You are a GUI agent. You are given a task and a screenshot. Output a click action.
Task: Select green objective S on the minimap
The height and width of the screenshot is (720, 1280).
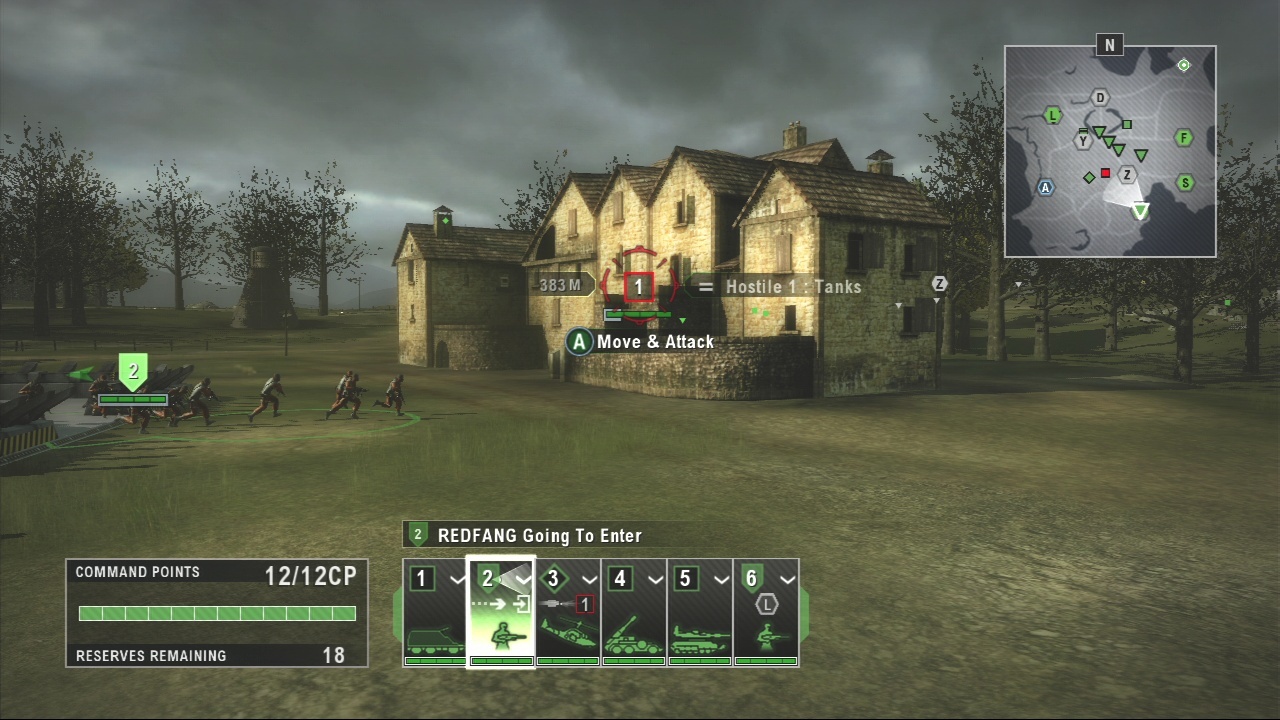point(1185,183)
